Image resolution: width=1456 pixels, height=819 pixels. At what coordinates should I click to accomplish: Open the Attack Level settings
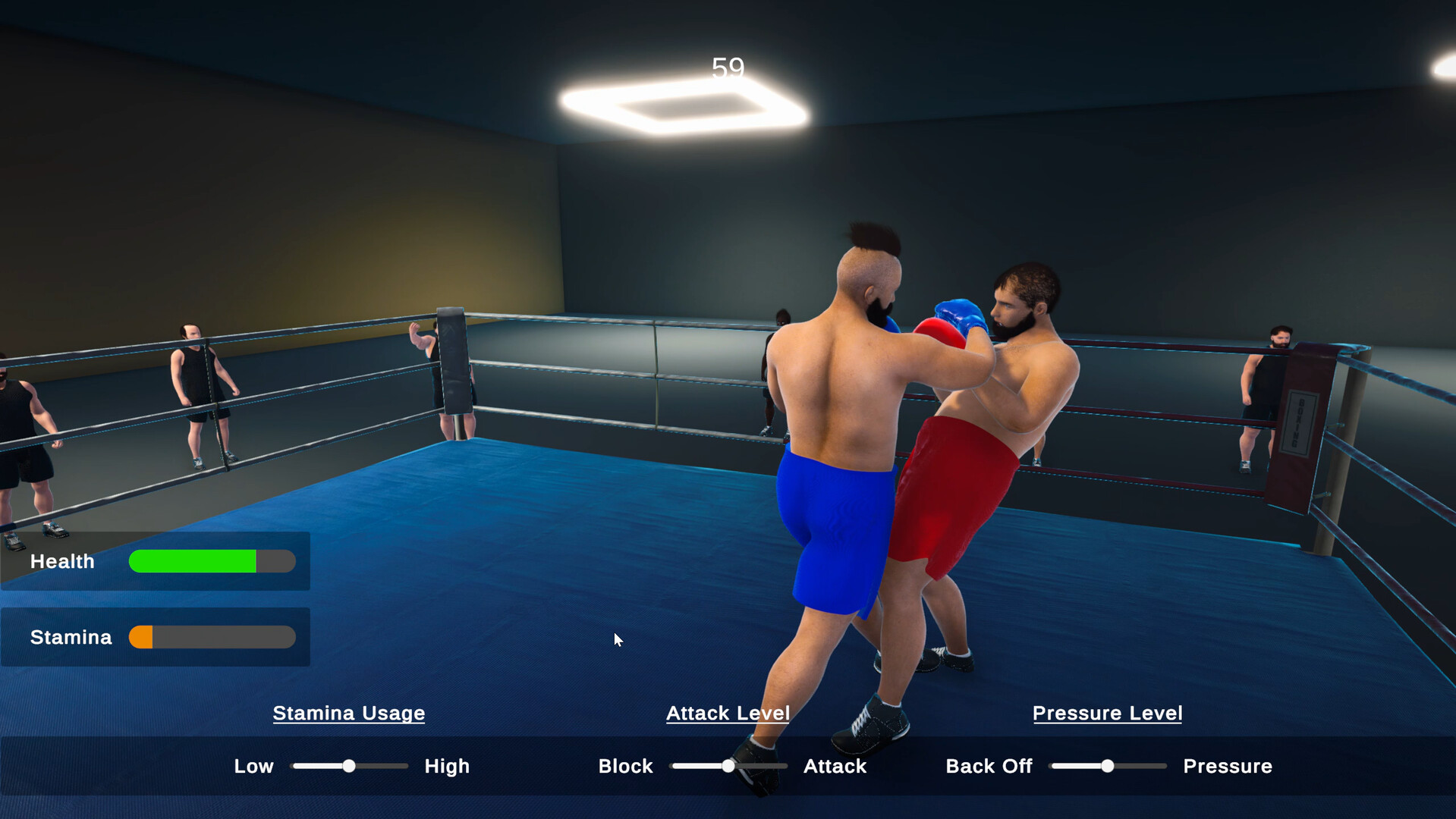pyautogui.click(x=728, y=713)
